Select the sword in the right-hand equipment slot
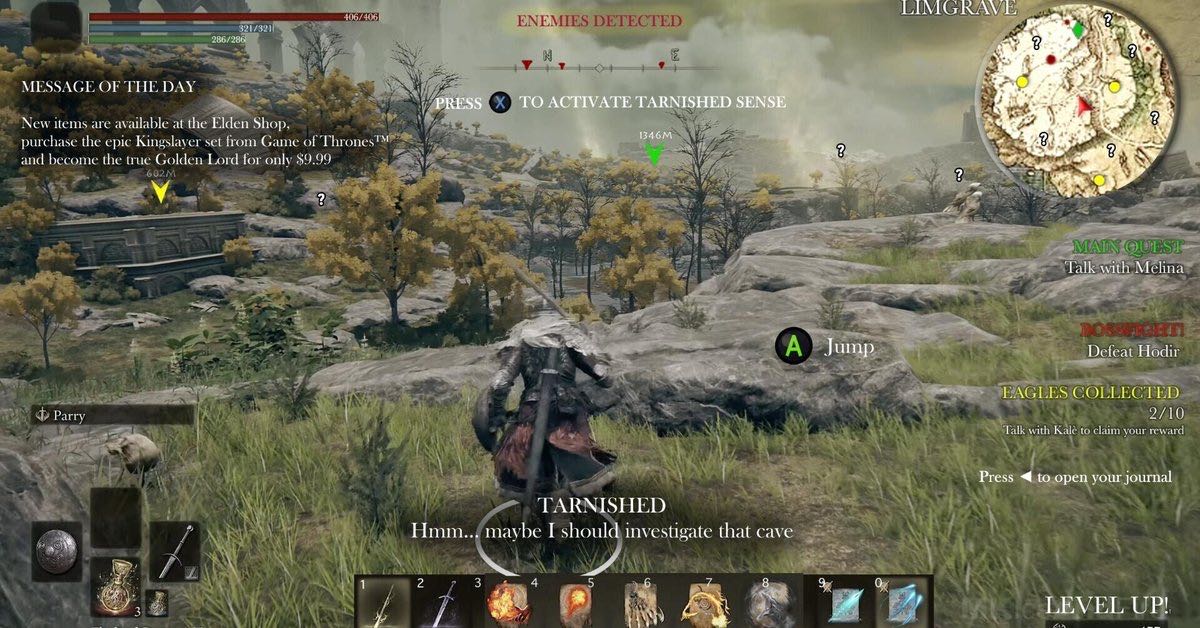The width and height of the screenshot is (1200, 628). pyautogui.click(x=174, y=550)
